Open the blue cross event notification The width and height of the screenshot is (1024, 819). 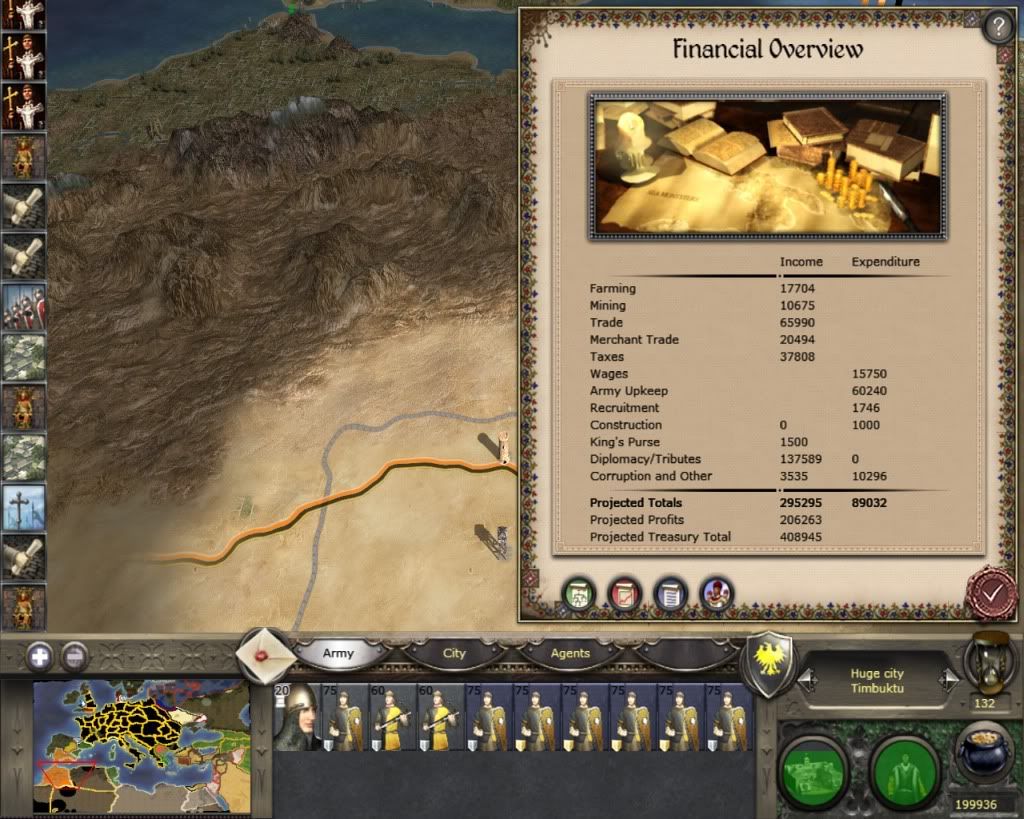point(23,505)
